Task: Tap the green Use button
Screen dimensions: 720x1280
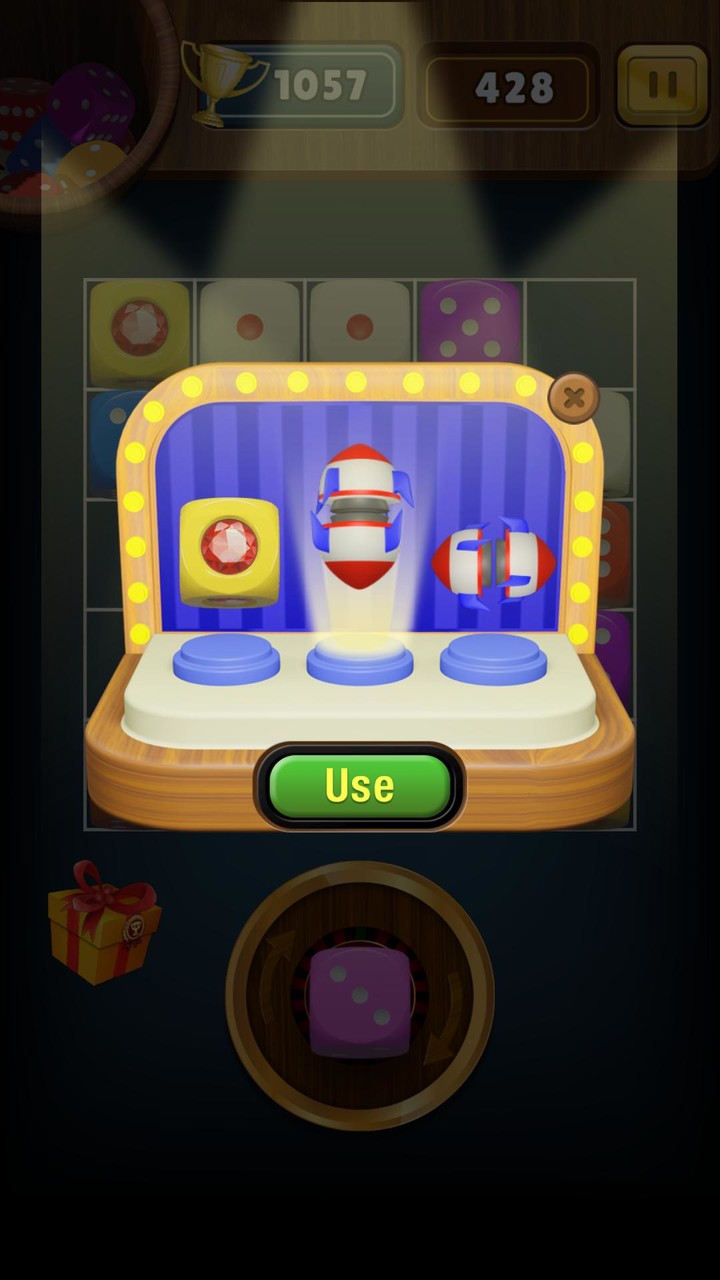Action: click(359, 786)
